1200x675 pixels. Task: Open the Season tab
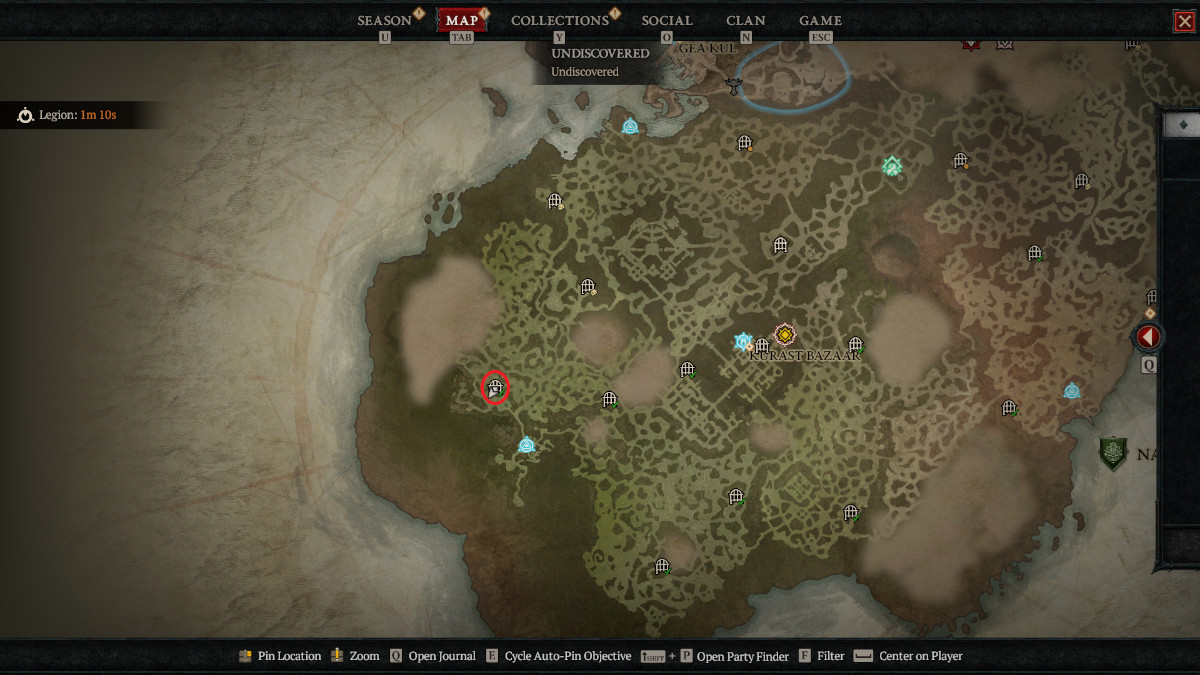385,20
